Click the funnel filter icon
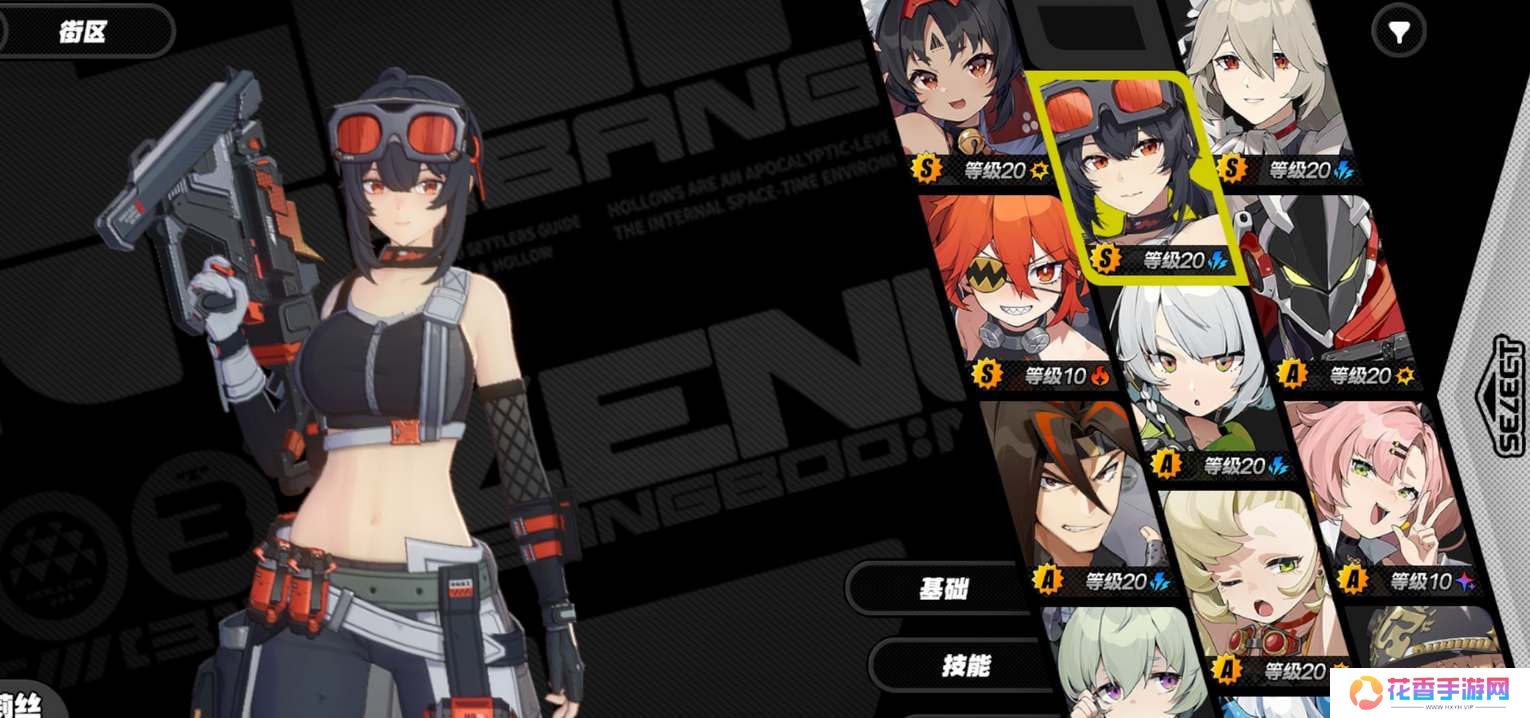Image resolution: width=1530 pixels, height=718 pixels. 1399,34
